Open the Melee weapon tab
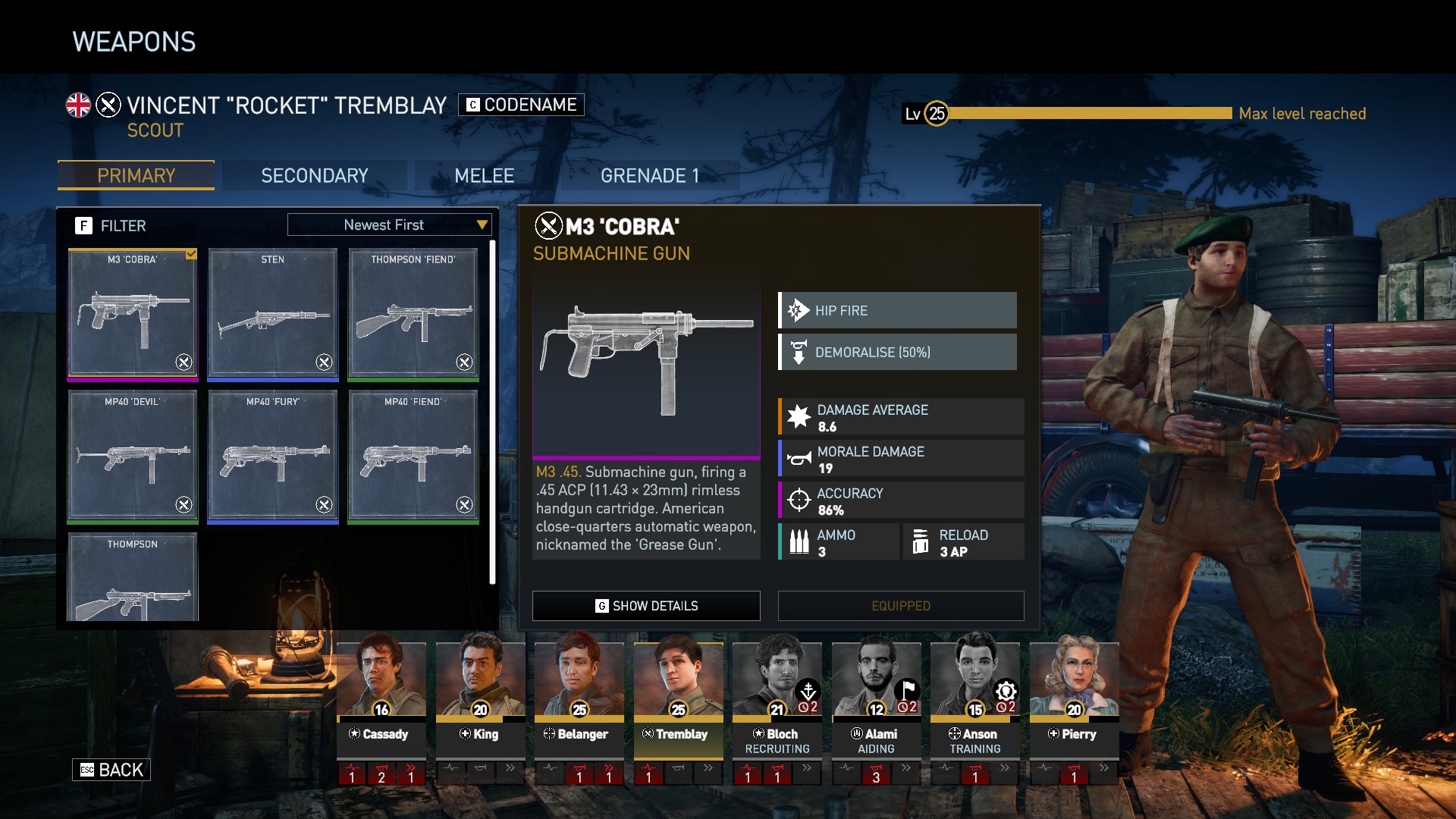1456x819 pixels. 484,176
